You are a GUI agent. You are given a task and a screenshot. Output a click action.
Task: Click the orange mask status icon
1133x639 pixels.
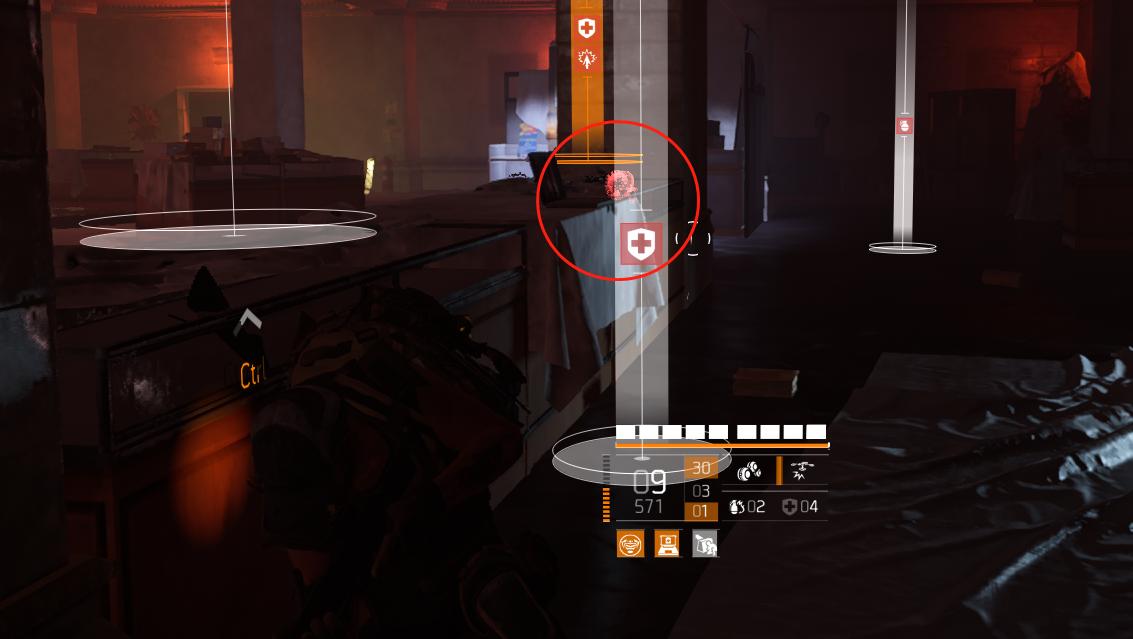630,544
